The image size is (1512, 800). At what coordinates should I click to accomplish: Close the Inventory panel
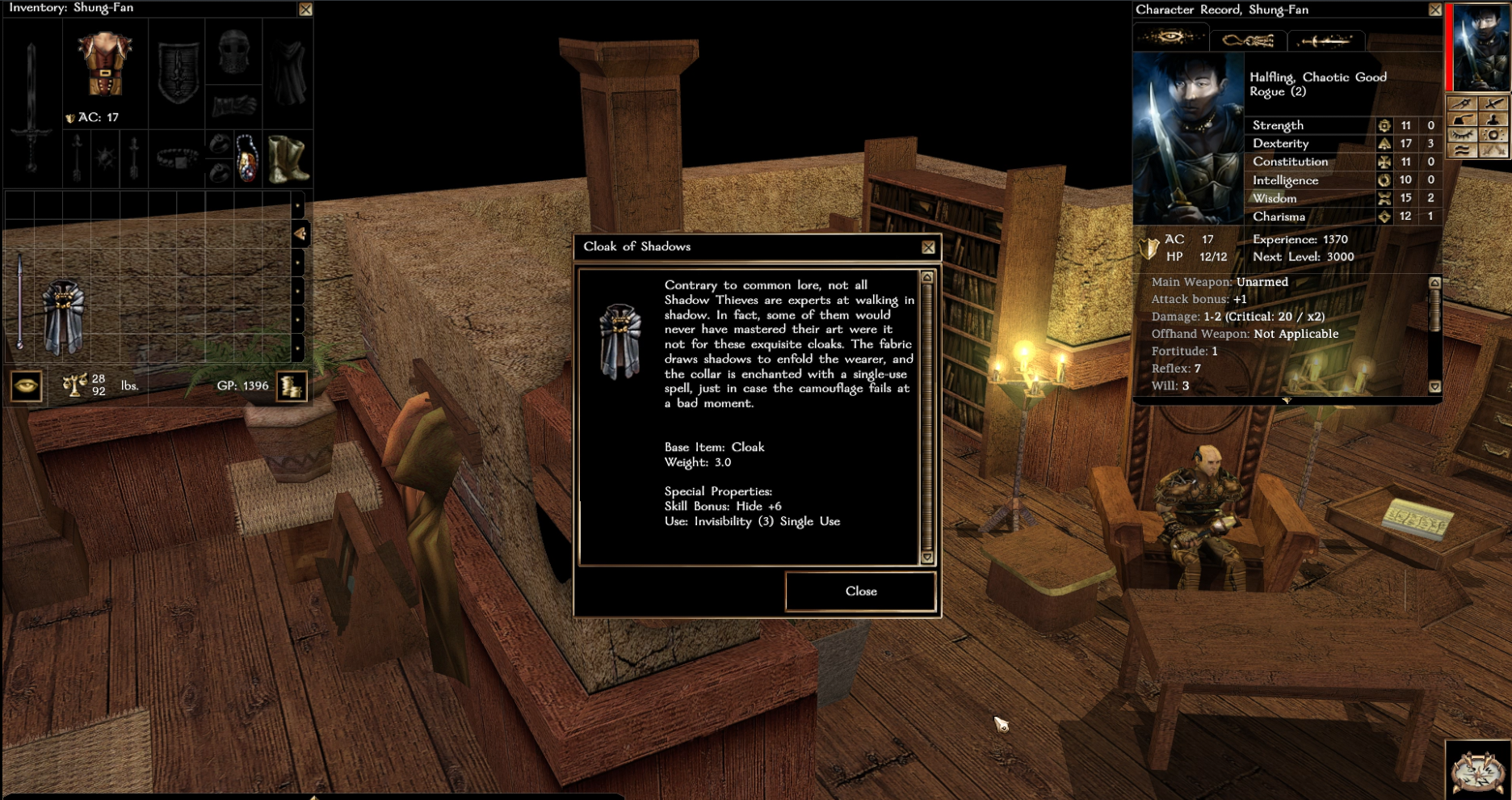point(305,10)
